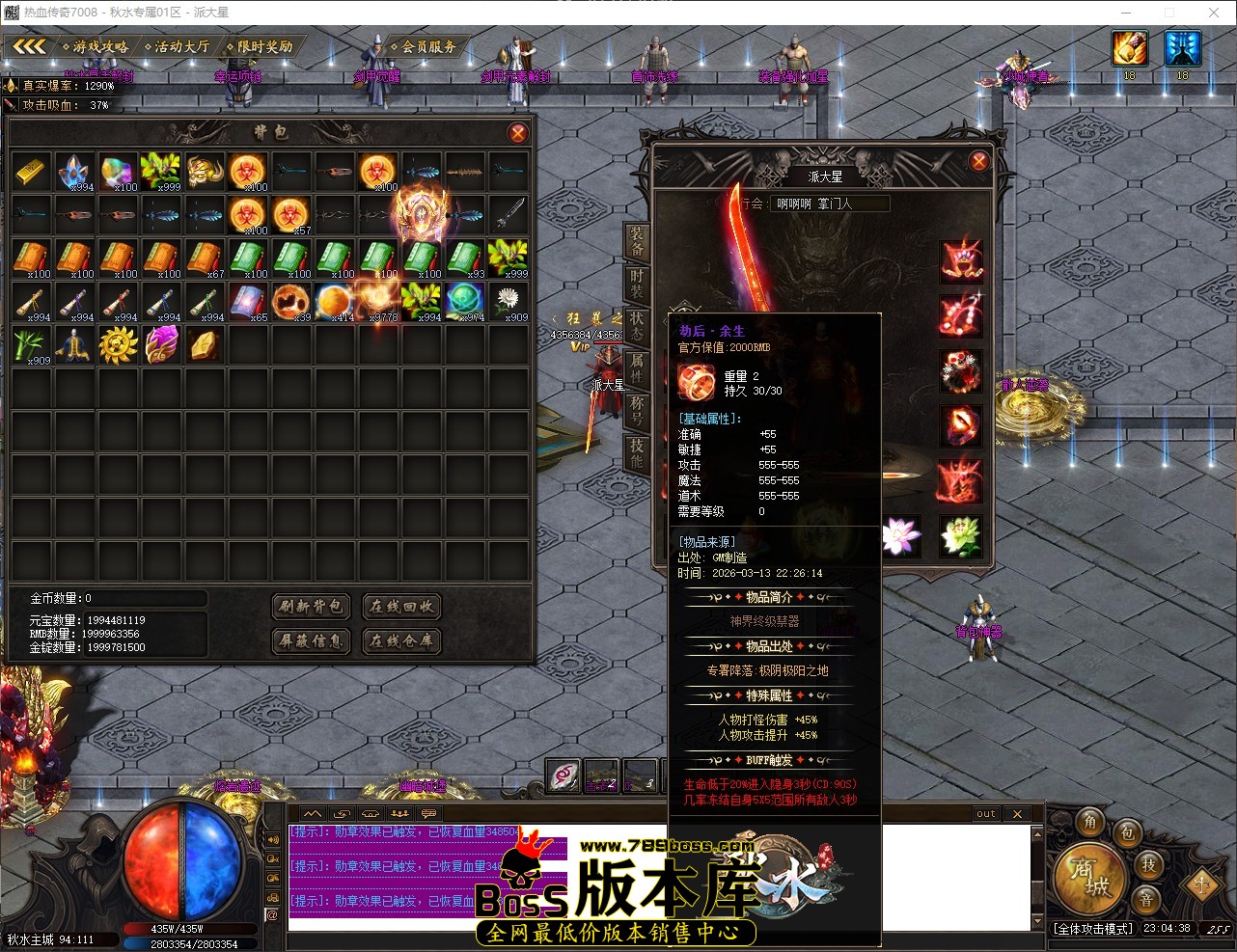Image resolution: width=1237 pixels, height=952 pixels.
Task: Click the 在线回收 recycle button
Action: tap(401, 607)
